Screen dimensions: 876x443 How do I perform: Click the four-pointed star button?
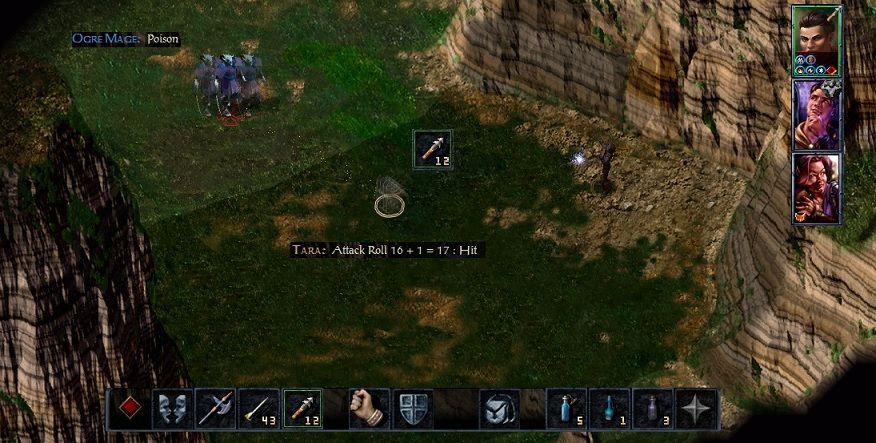(696, 409)
